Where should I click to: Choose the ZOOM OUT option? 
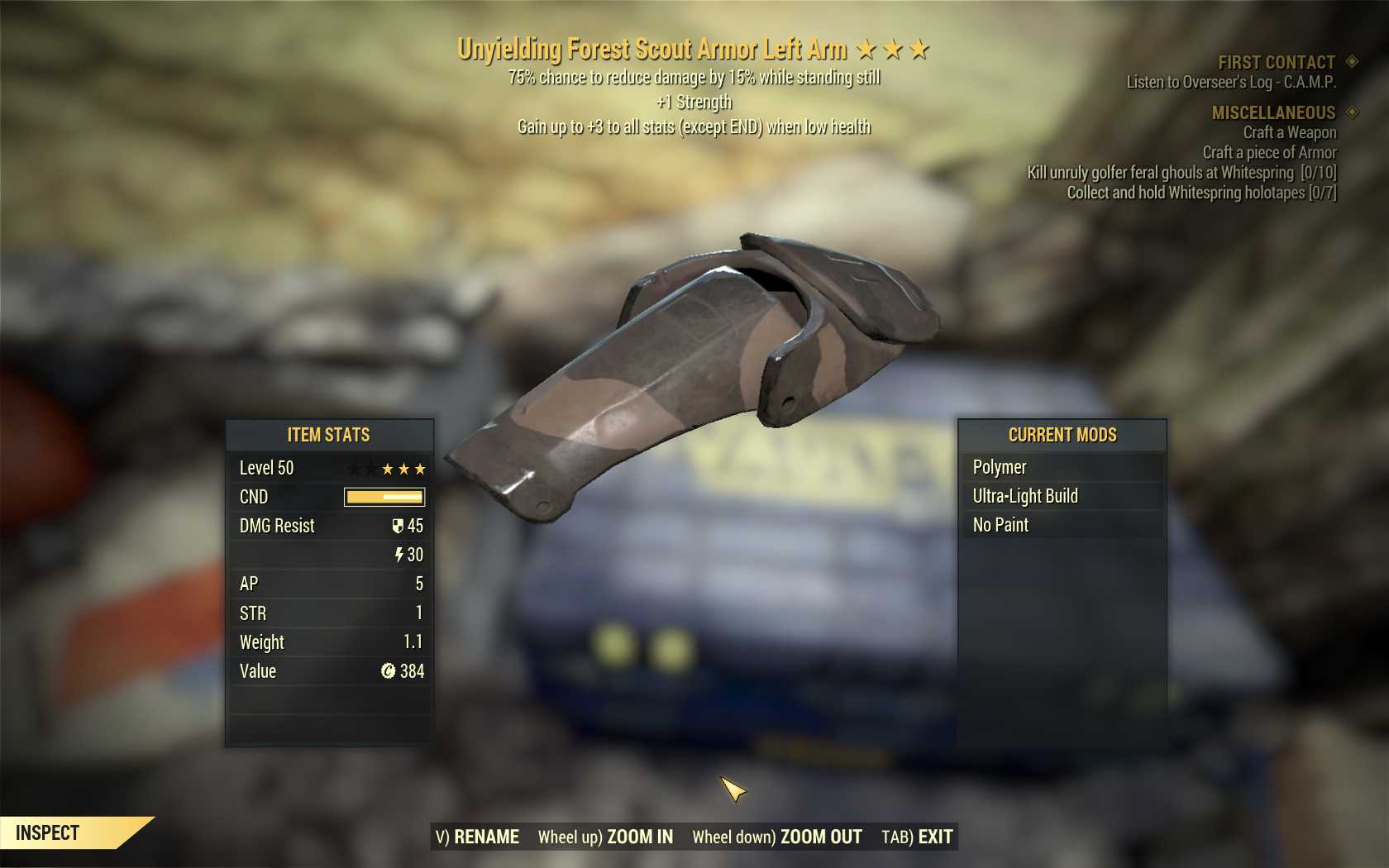[777, 837]
